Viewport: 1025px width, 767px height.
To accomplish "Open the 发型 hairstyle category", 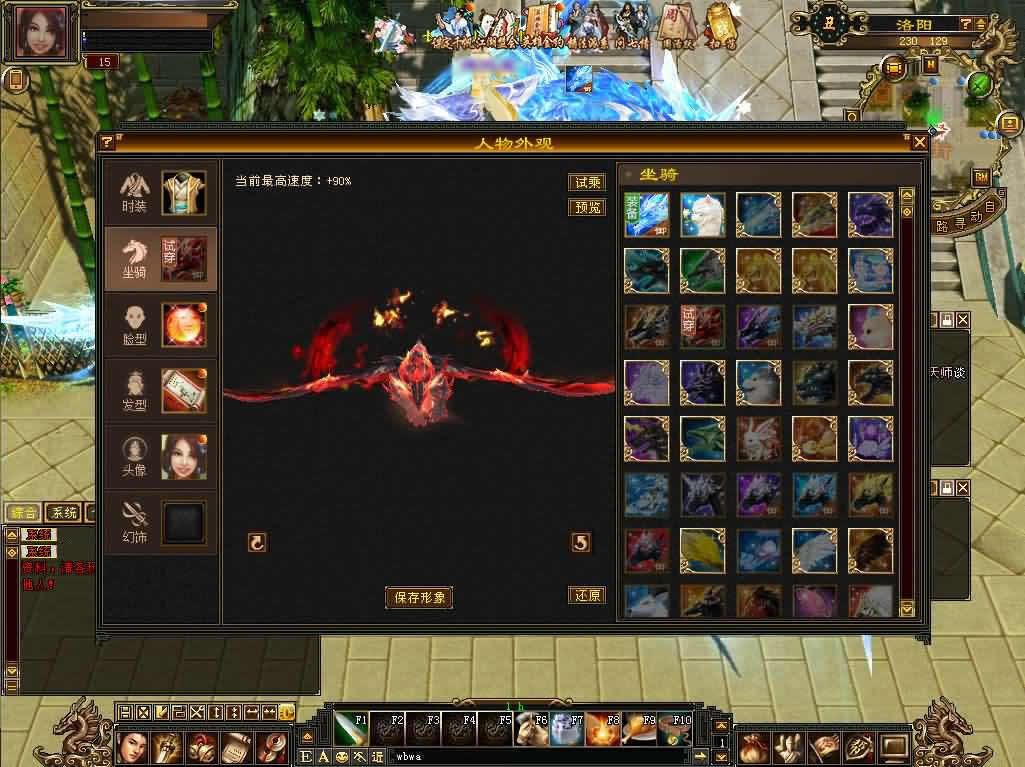I will coord(160,390).
